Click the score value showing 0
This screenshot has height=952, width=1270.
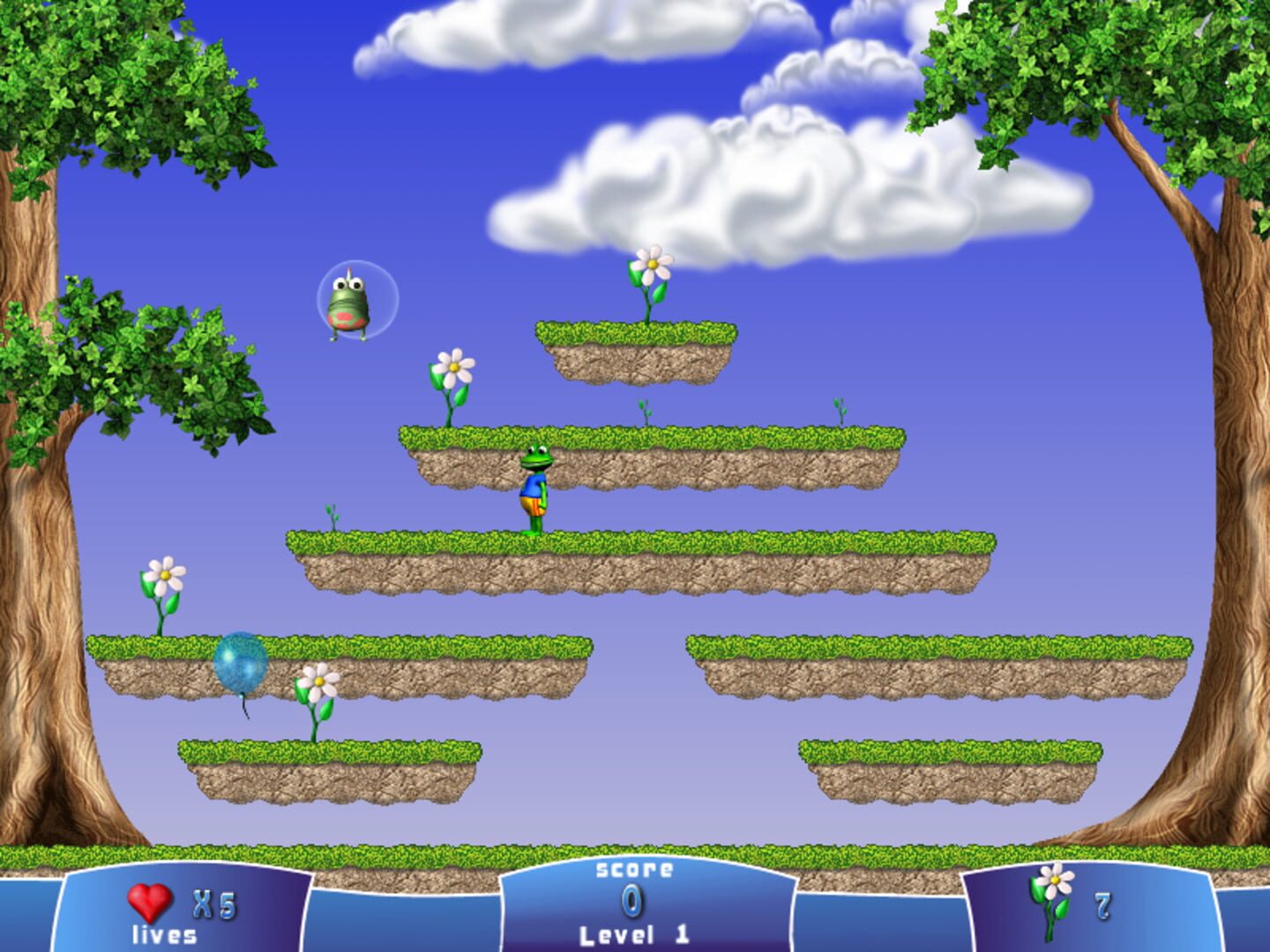pyautogui.click(x=629, y=901)
